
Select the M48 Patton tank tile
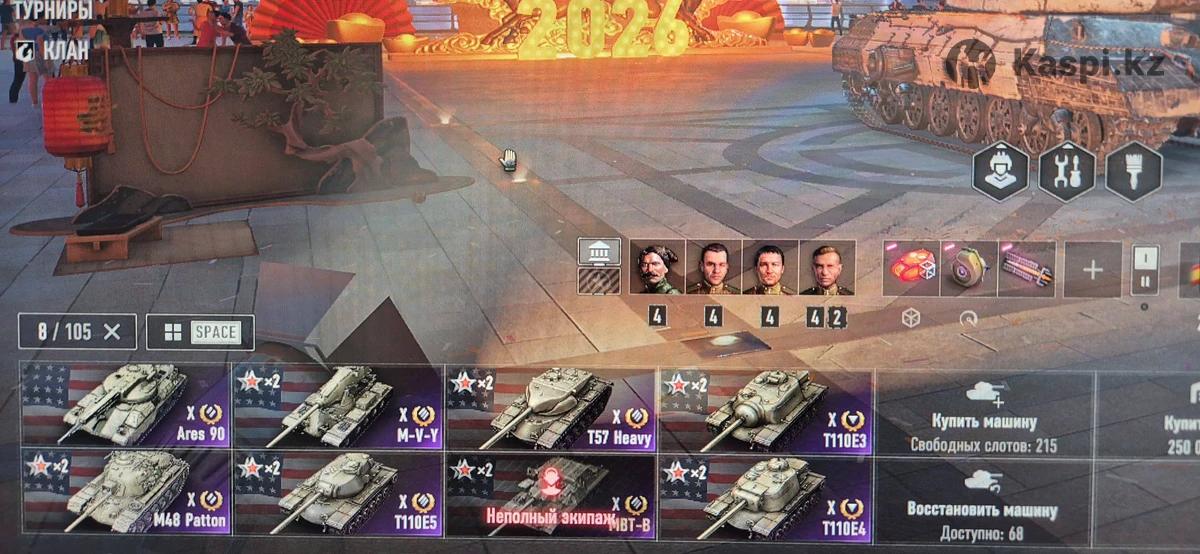(126, 492)
